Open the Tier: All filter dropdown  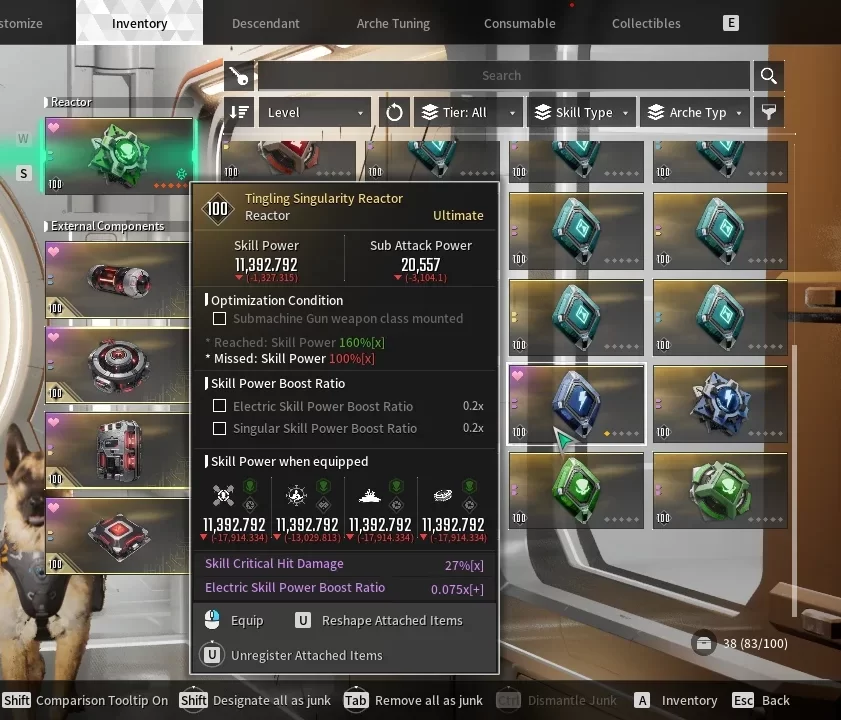(x=469, y=112)
